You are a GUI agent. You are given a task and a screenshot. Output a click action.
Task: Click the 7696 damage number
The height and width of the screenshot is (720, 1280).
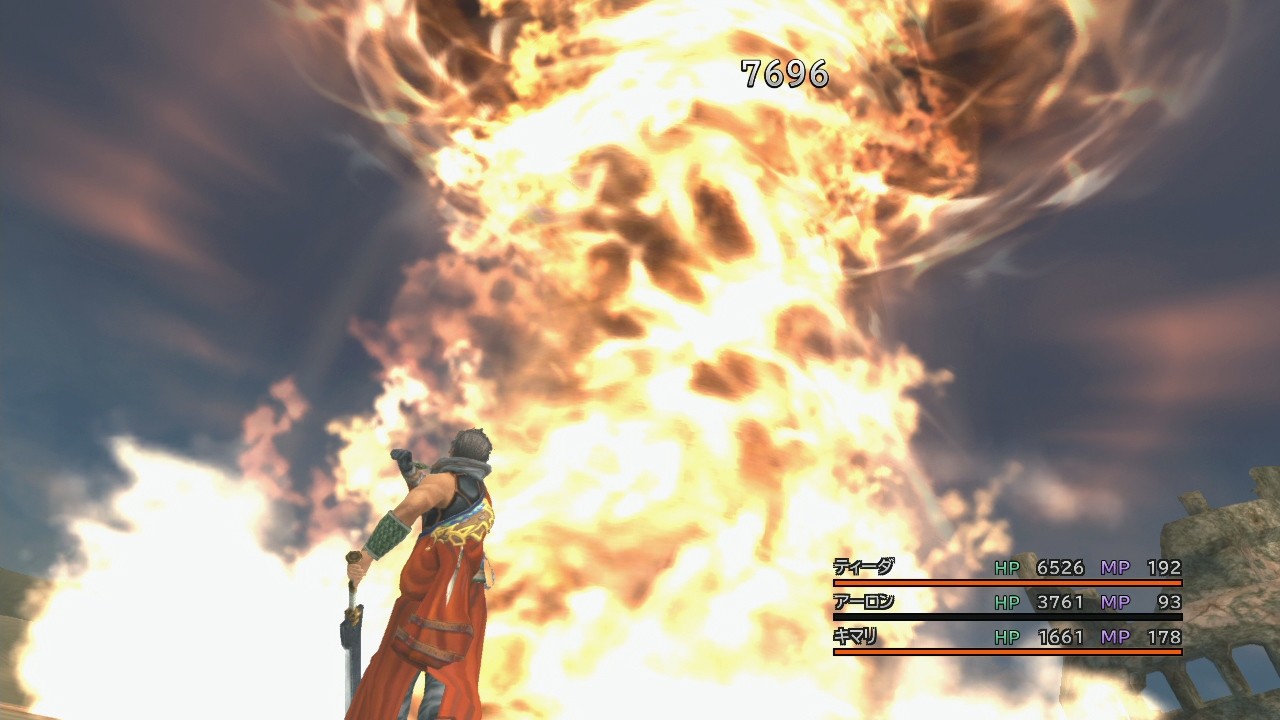tap(783, 72)
